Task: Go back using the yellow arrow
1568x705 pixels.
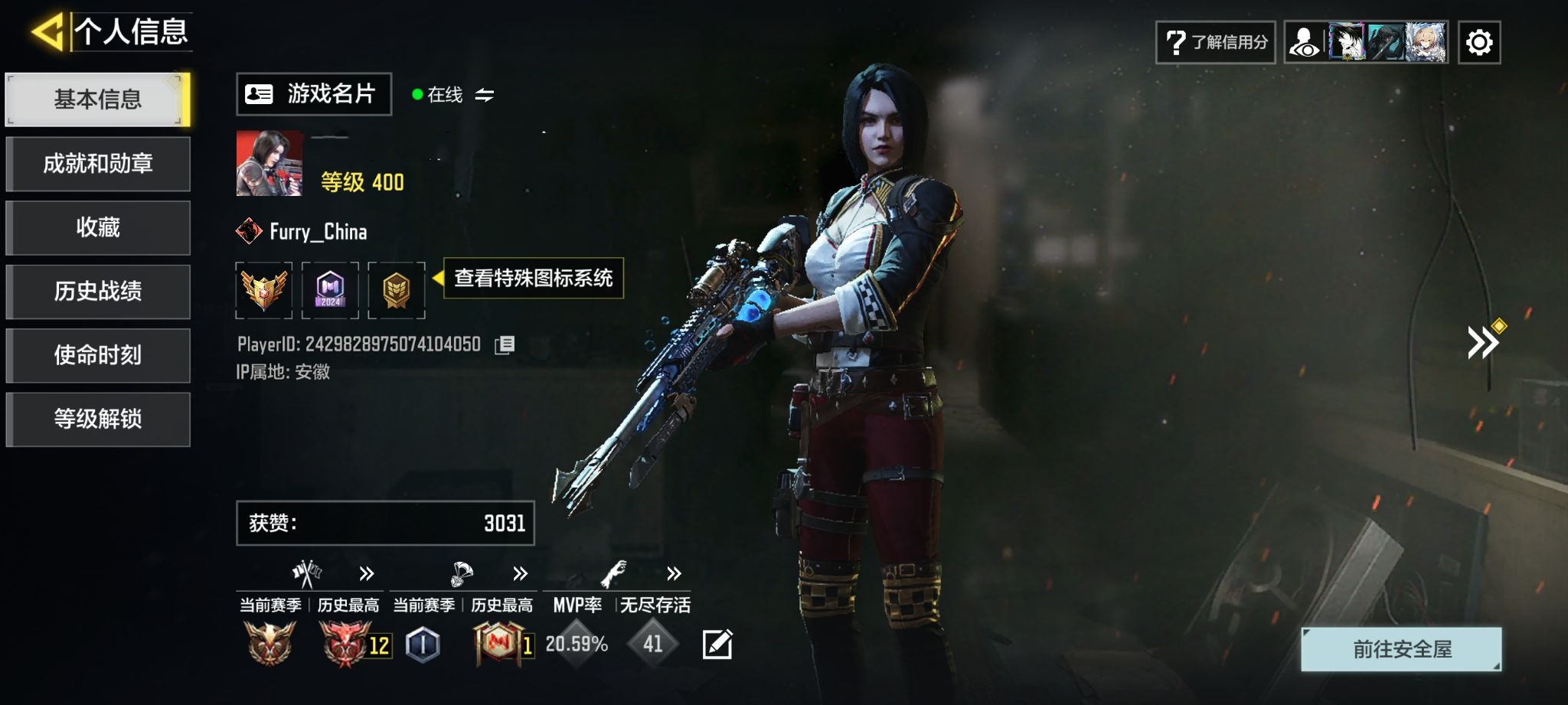Action: pos(47,32)
